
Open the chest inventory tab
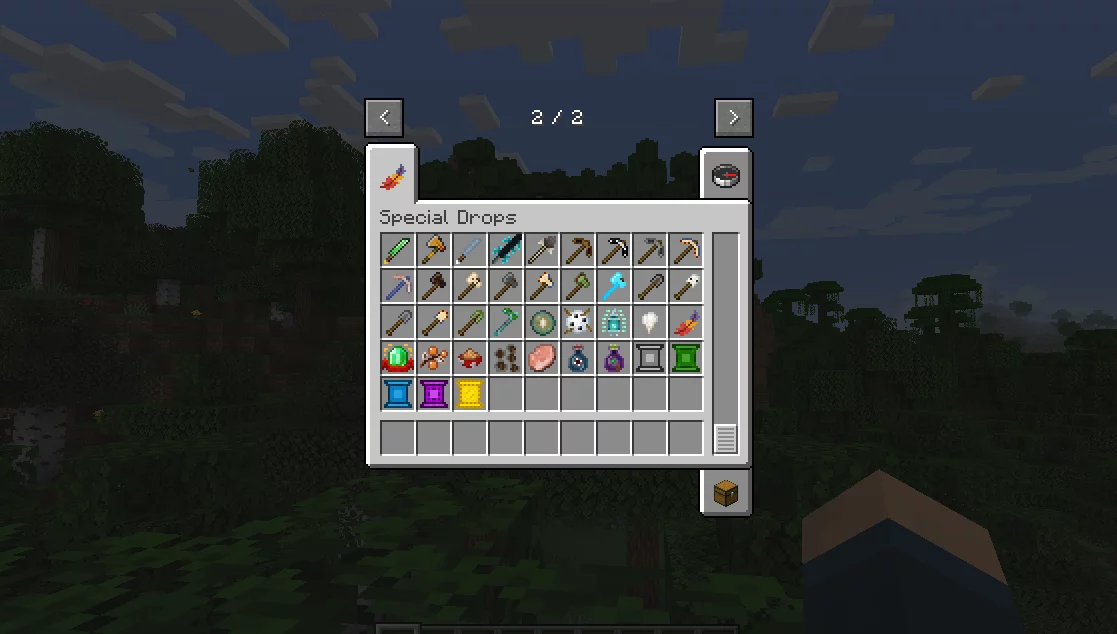point(726,492)
